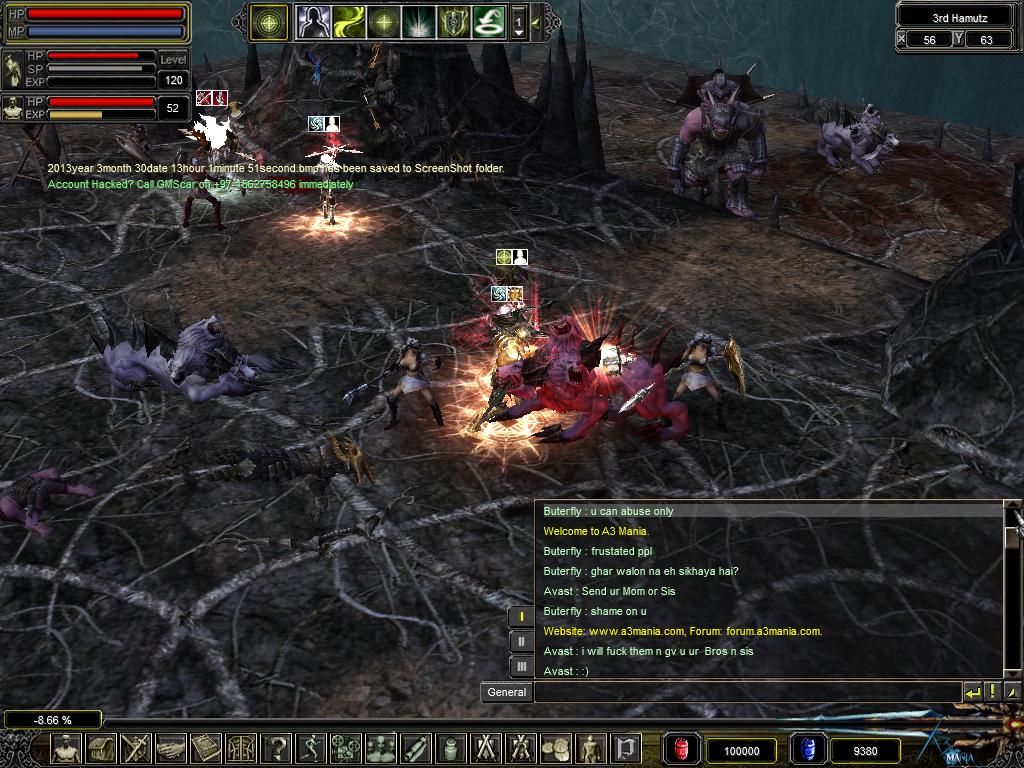Image resolution: width=1024 pixels, height=768 pixels.
Task: Send chat message with enter arrow button
Action: [x=973, y=692]
